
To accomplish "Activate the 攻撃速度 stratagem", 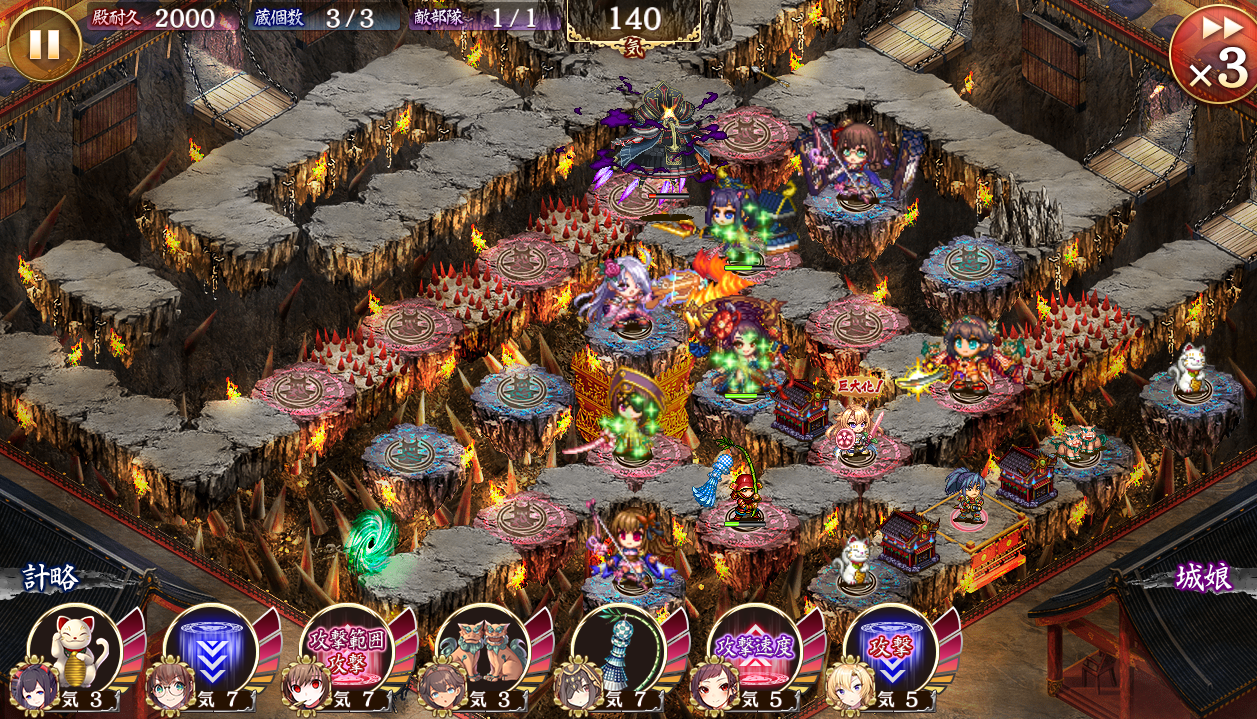I will point(753,650).
